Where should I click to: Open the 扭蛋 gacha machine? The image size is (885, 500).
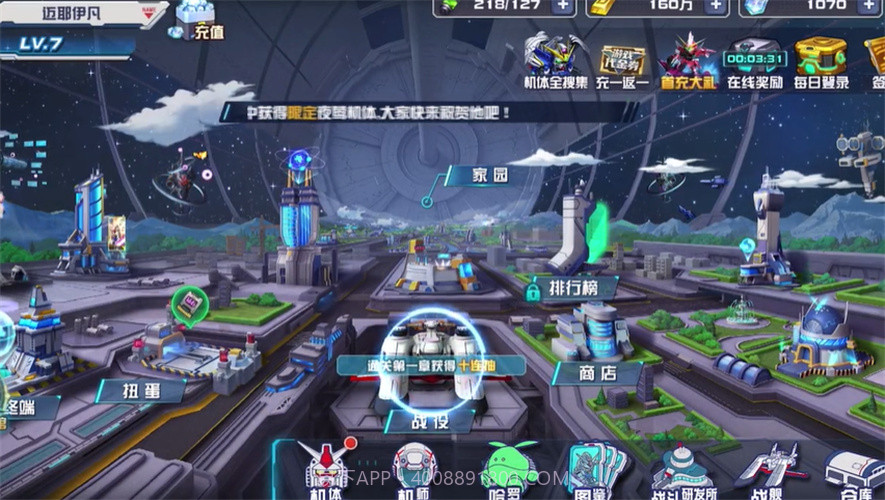[x=141, y=390]
